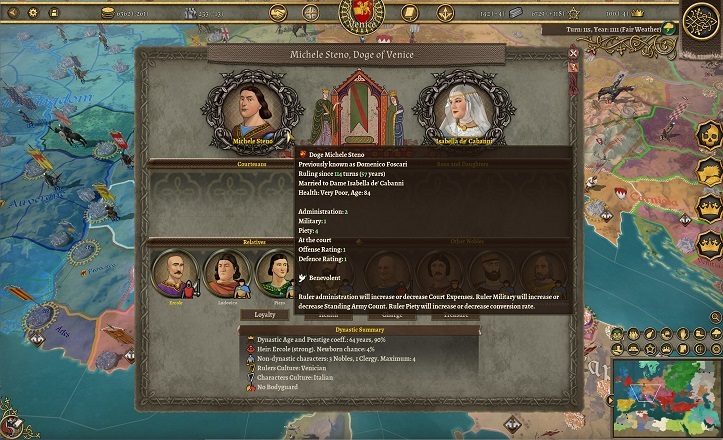723x440 pixels.
Task: Click the Loyalty button
Action: coord(264,314)
